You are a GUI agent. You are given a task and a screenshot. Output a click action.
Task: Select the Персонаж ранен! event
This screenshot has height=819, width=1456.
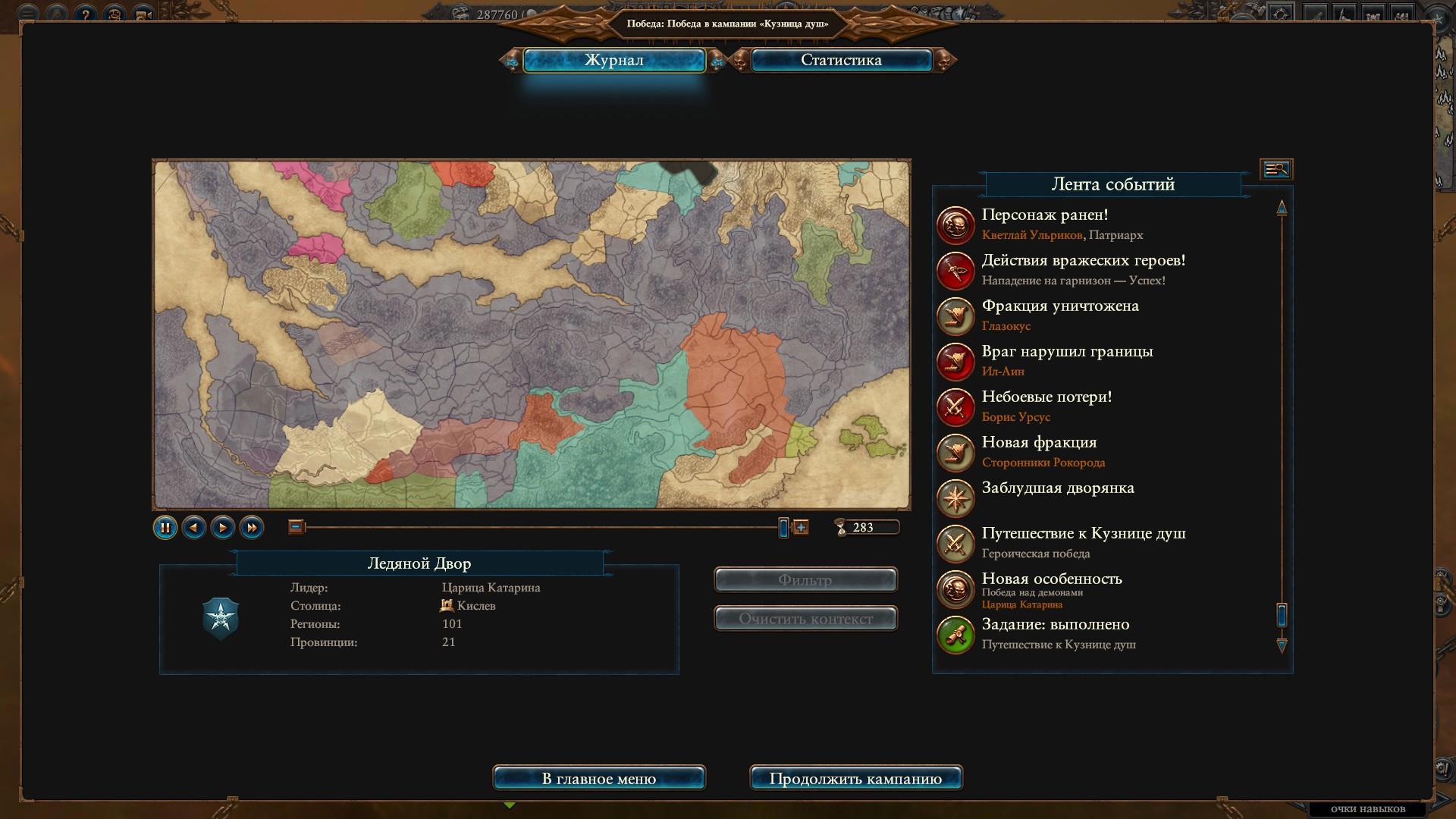[1045, 215]
